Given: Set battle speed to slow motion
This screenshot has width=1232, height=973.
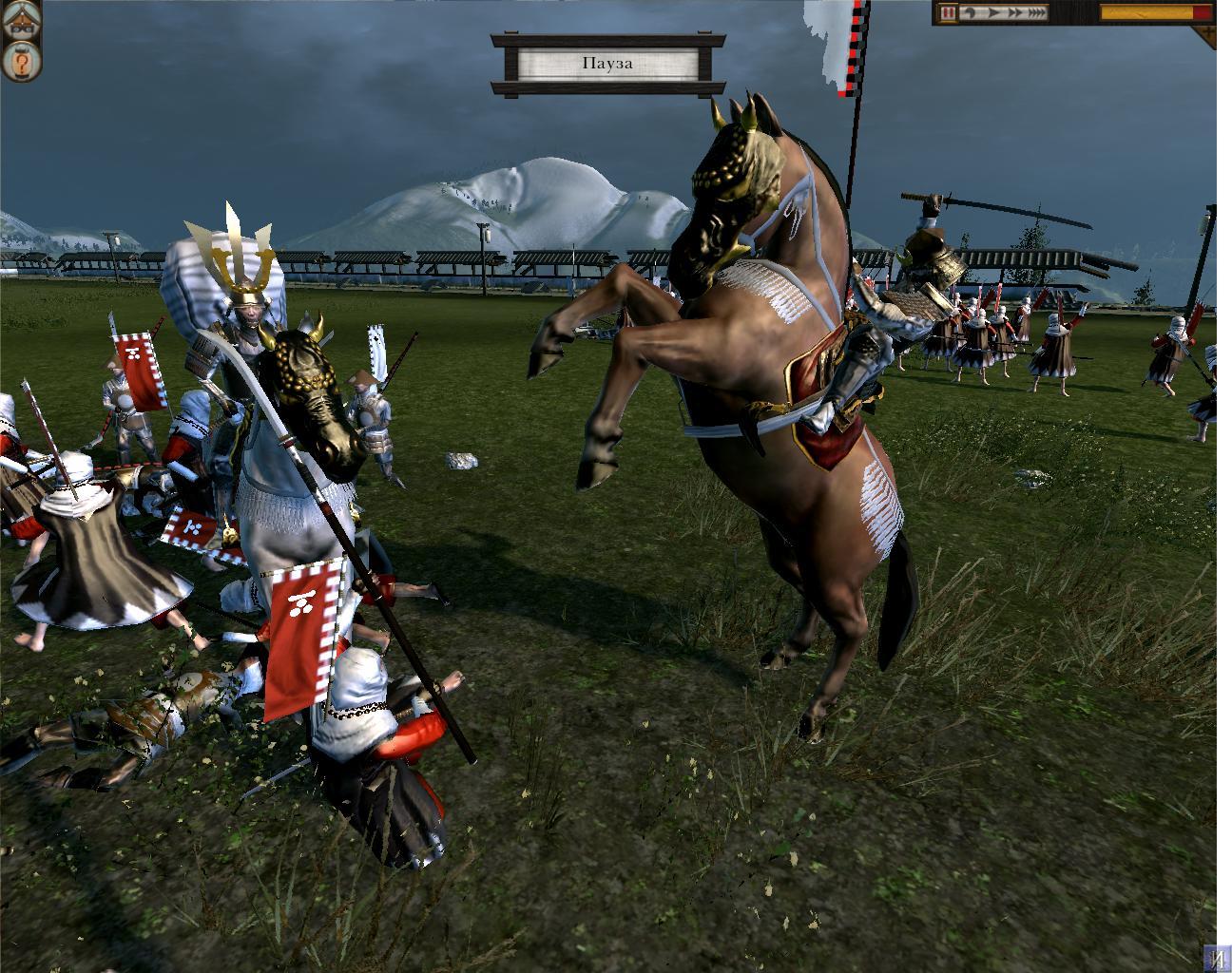Looking at the screenshot, I should coord(968,13).
